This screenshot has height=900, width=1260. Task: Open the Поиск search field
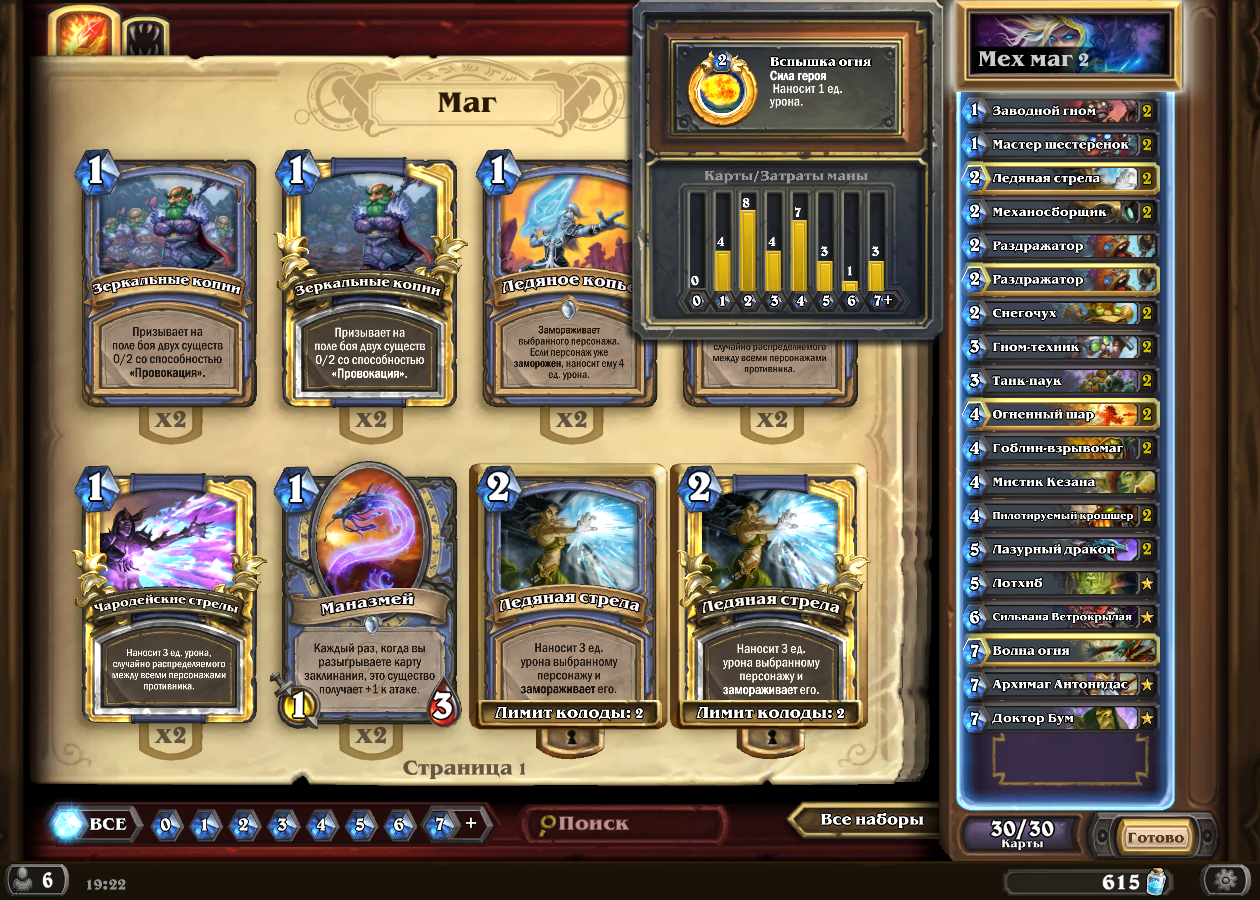[625, 824]
